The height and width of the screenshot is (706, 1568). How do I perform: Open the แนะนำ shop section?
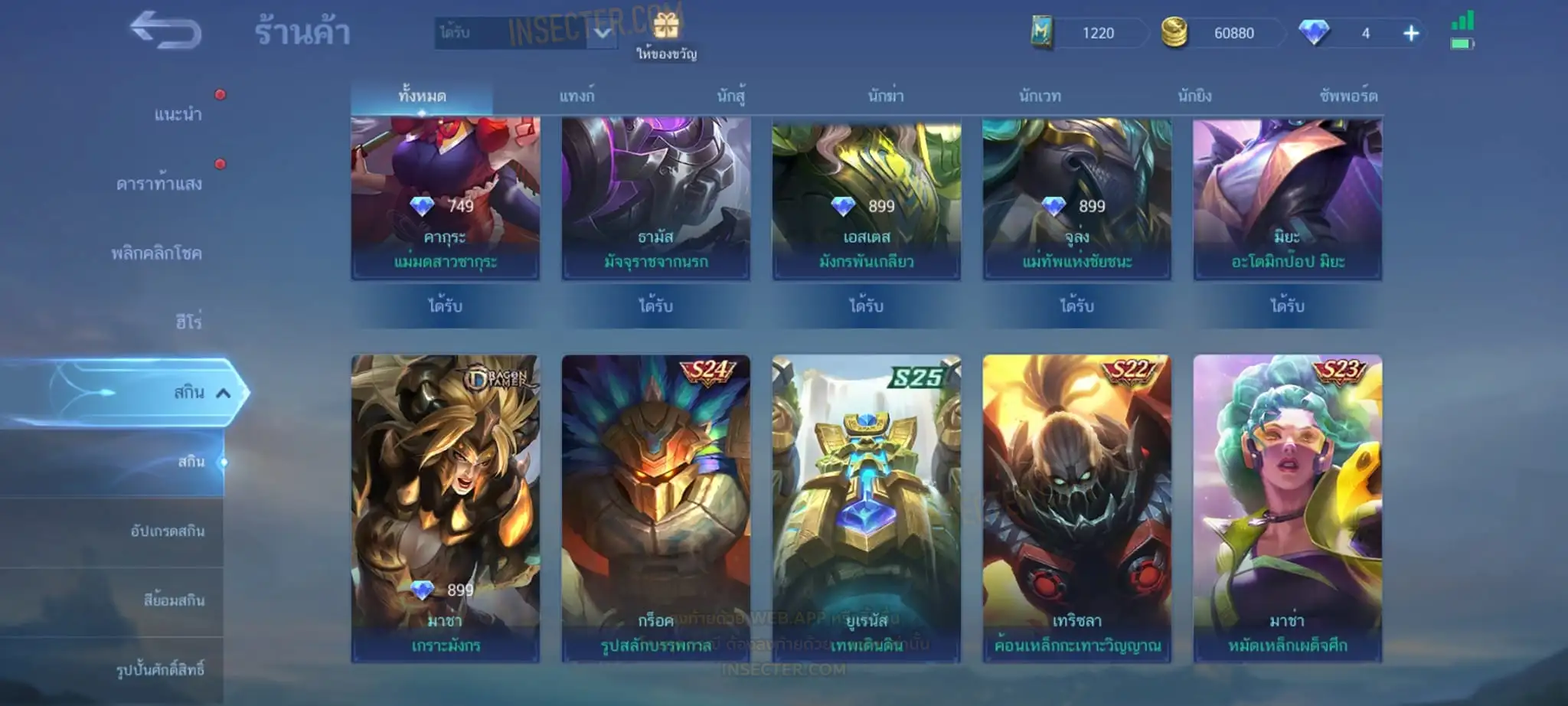tap(178, 115)
